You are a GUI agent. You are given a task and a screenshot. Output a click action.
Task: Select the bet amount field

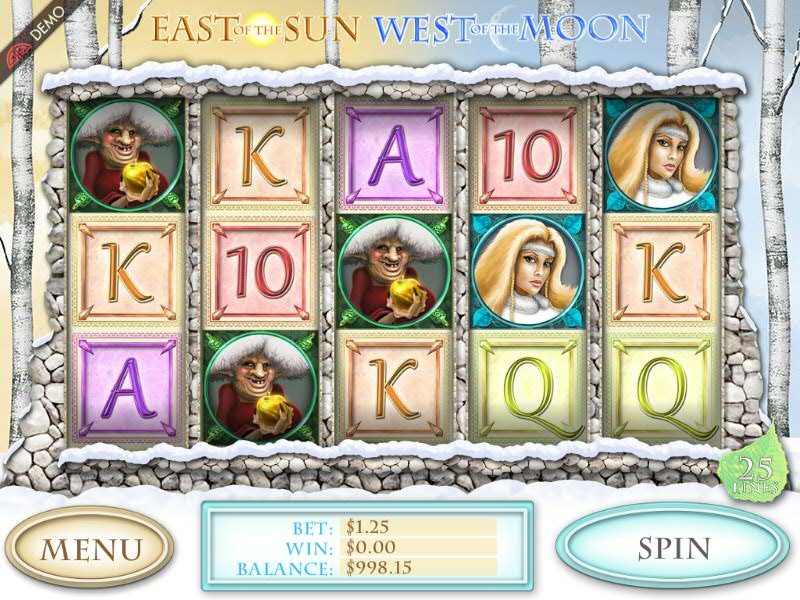pos(420,526)
